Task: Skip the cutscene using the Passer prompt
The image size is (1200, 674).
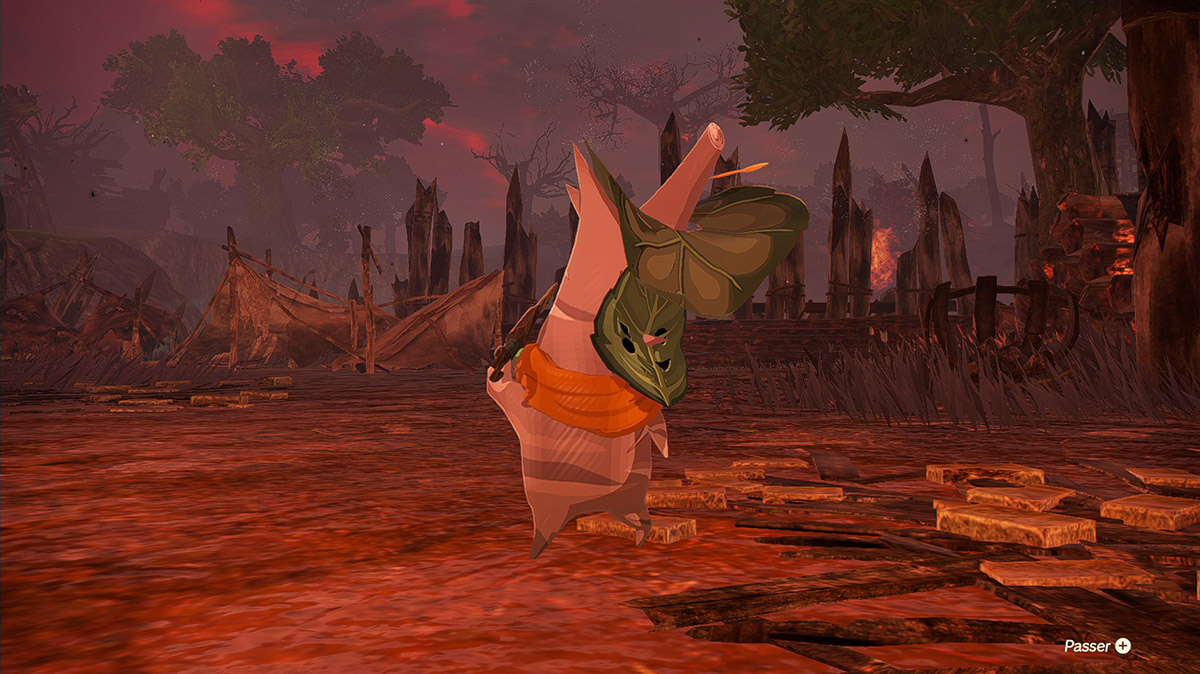Action: click(x=1097, y=646)
